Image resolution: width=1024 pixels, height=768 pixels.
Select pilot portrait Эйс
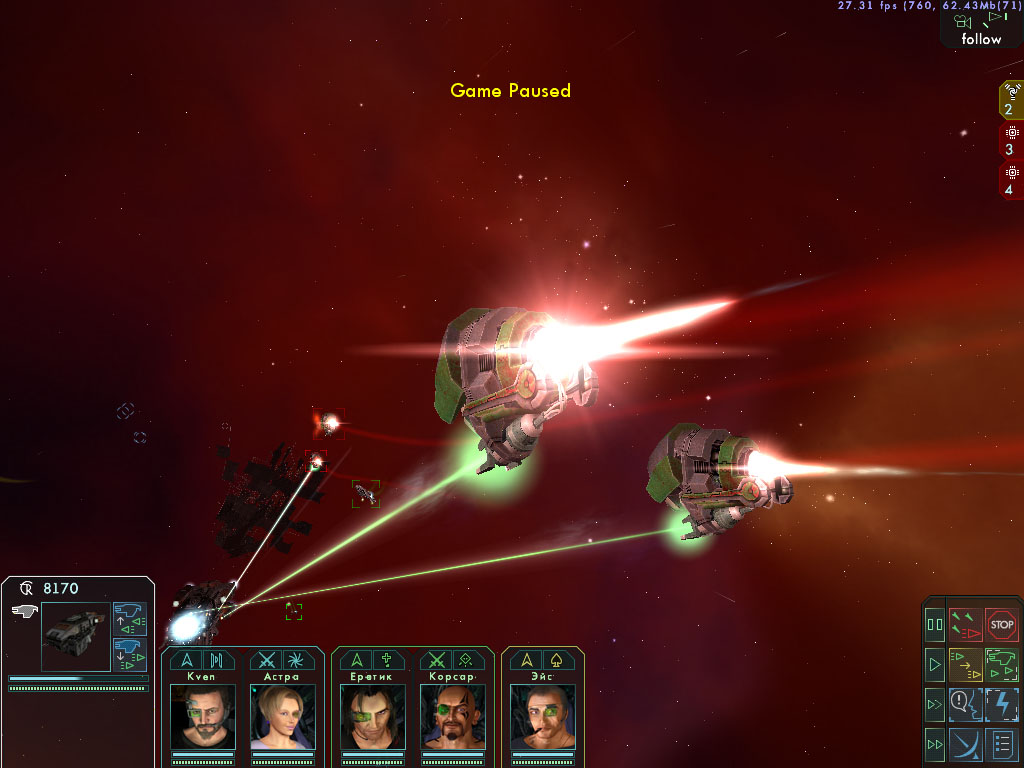tap(543, 716)
